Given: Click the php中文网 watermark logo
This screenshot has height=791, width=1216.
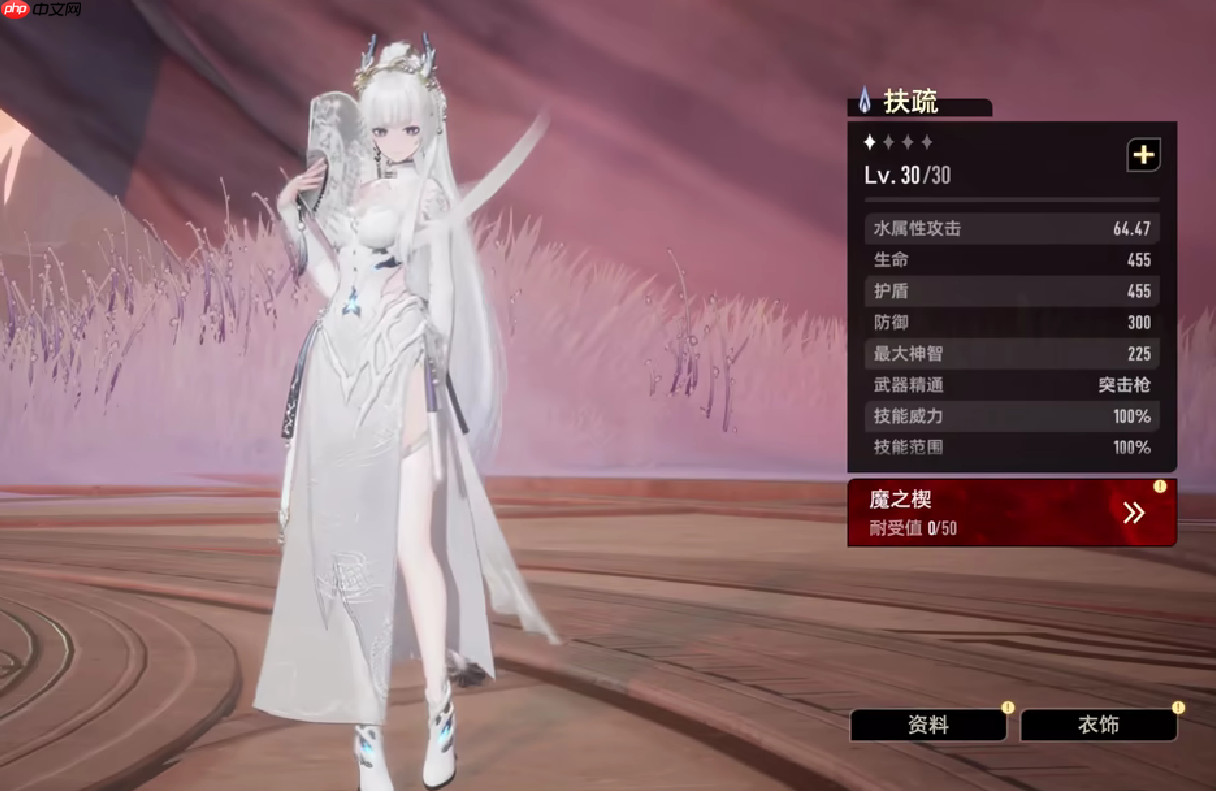Looking at the screenshot, I should pos(42,11).
